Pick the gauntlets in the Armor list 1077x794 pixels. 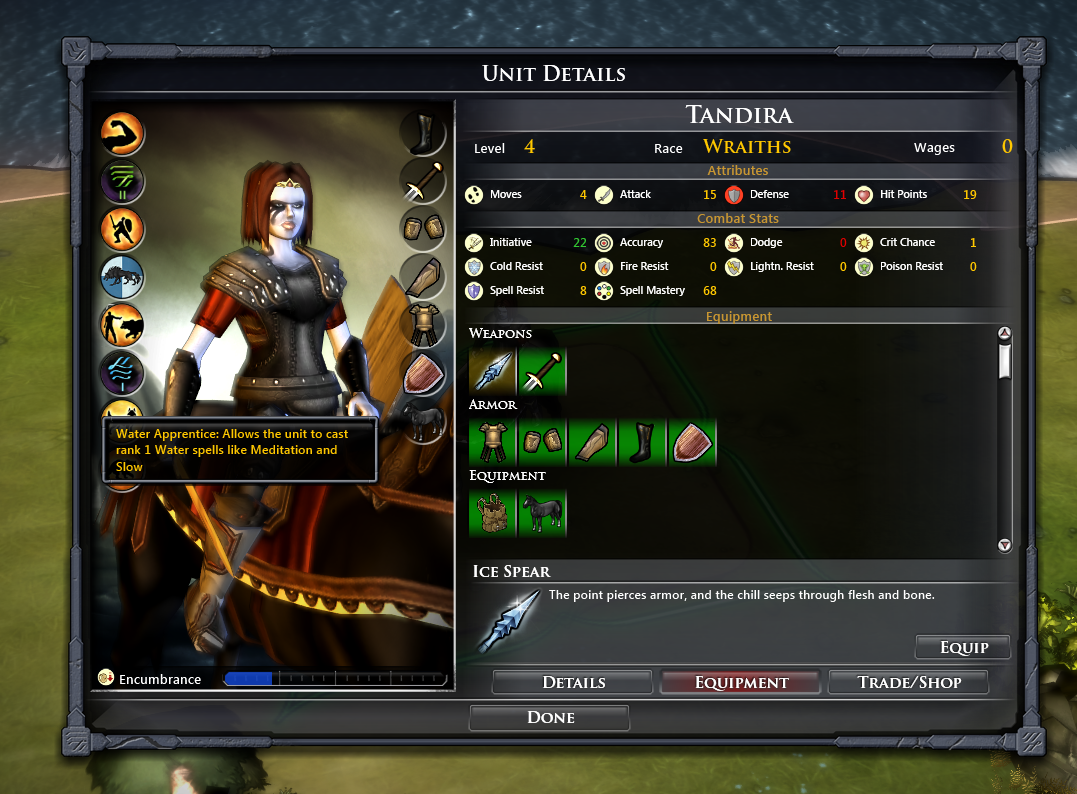543,441
